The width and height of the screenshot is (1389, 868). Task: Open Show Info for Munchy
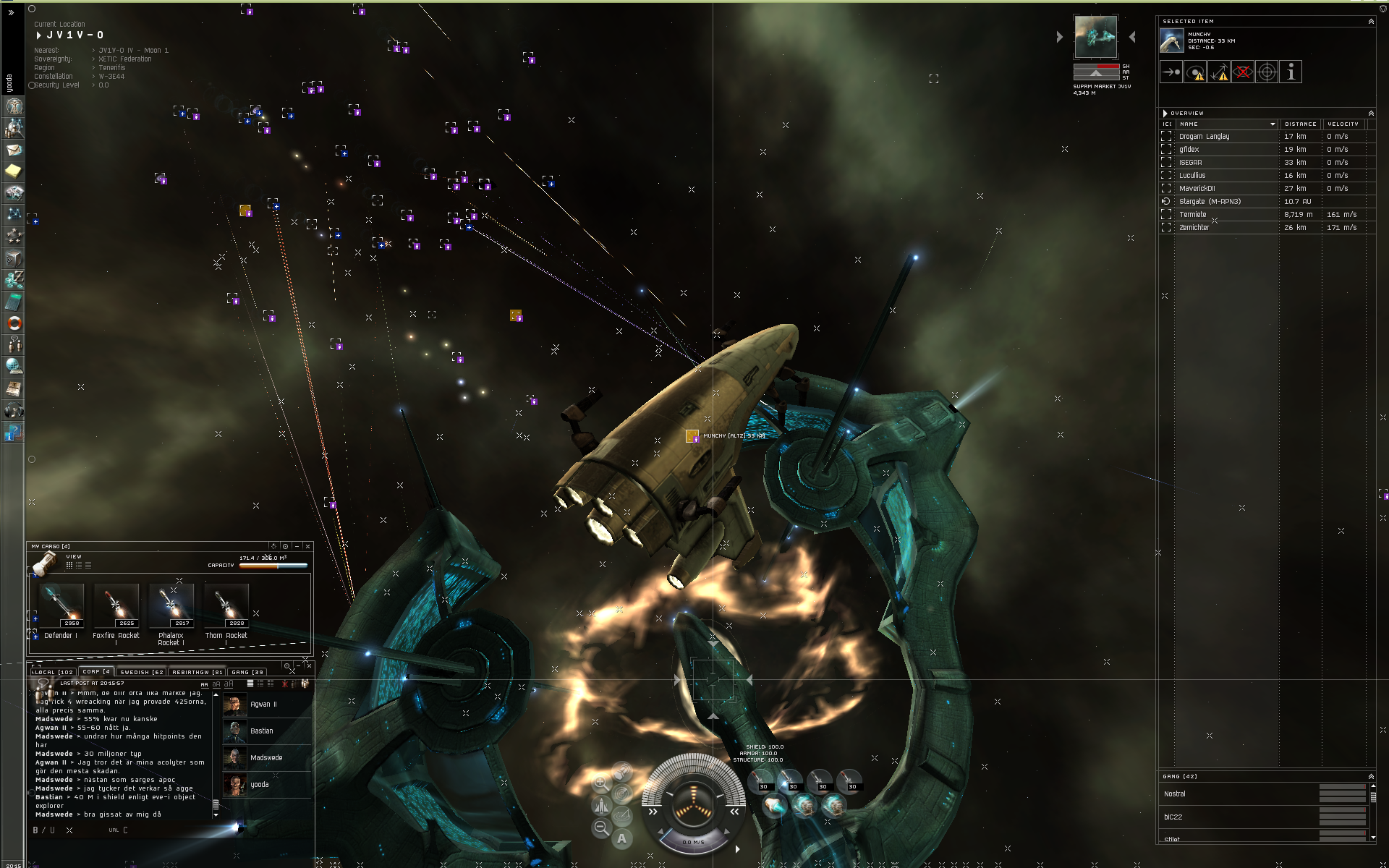(1291, 72)
